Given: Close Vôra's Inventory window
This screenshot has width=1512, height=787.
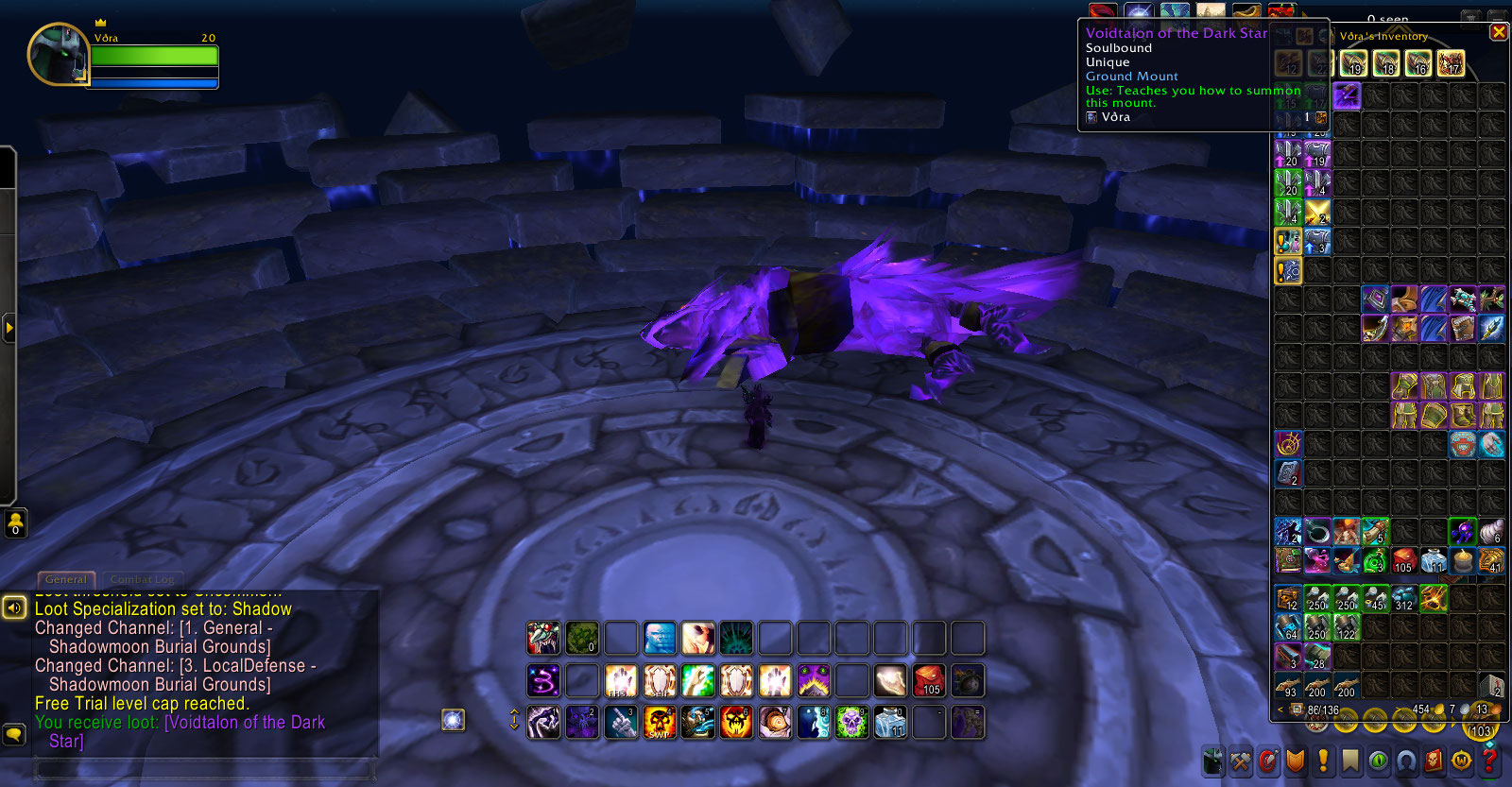Looking at the screenshot, I should [x=1498, y=32].
